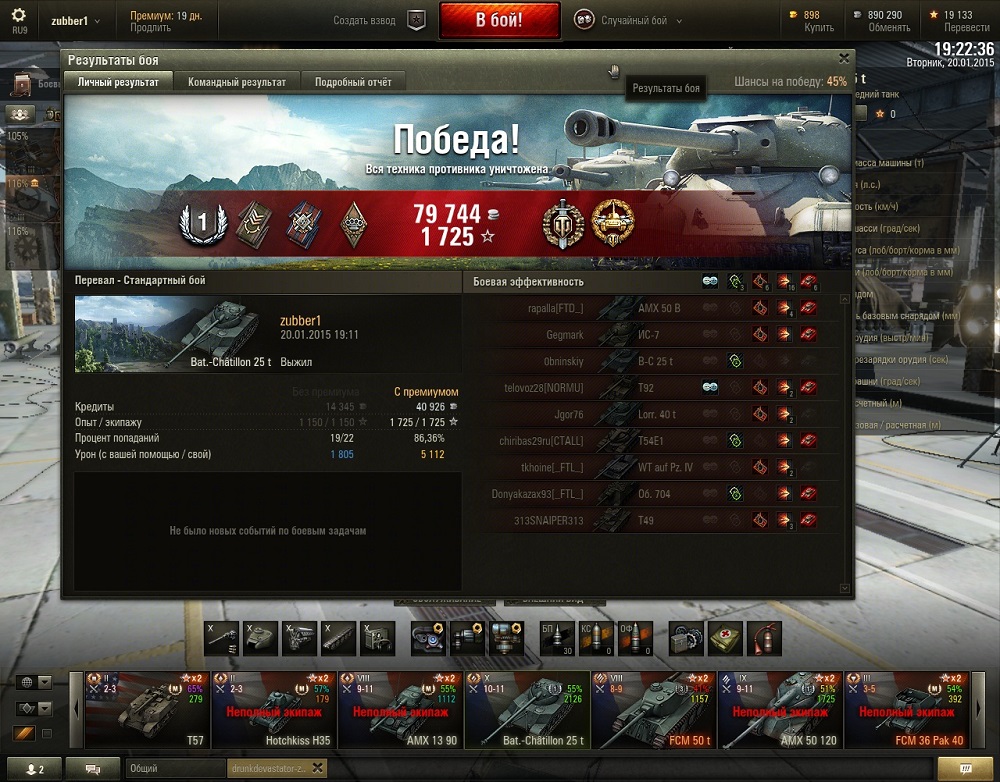Choose the AMX 13 90 tank
Screen dimensions: 1000x782
pos(400,710)
